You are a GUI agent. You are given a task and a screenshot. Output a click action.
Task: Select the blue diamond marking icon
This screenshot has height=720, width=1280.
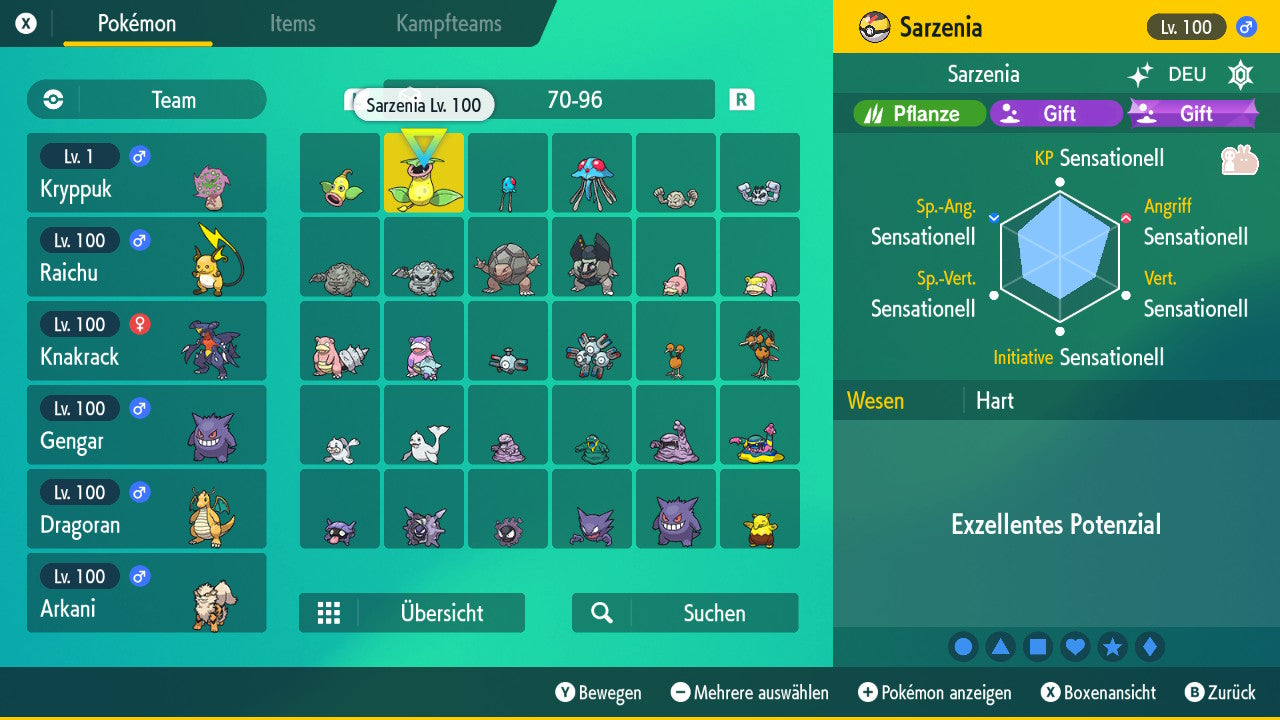point(1149,646)
